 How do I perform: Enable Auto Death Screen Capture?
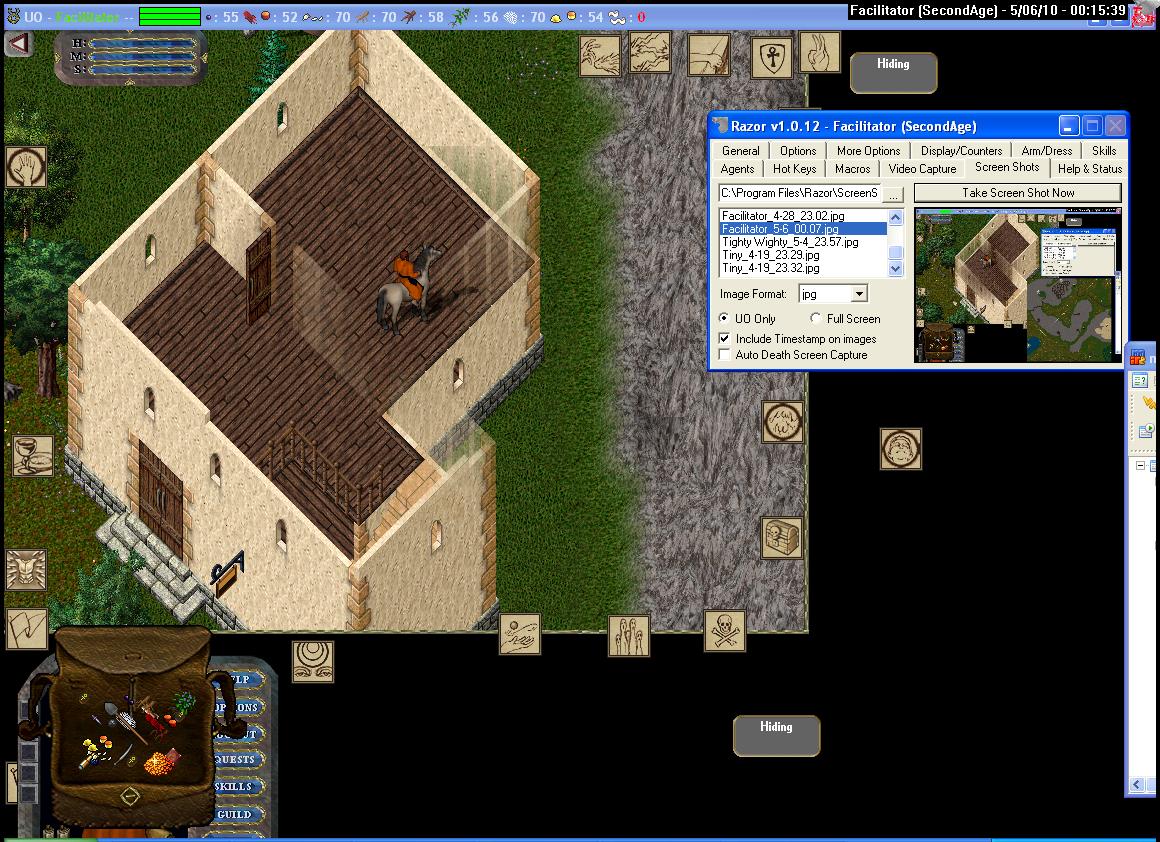(725, 355)
